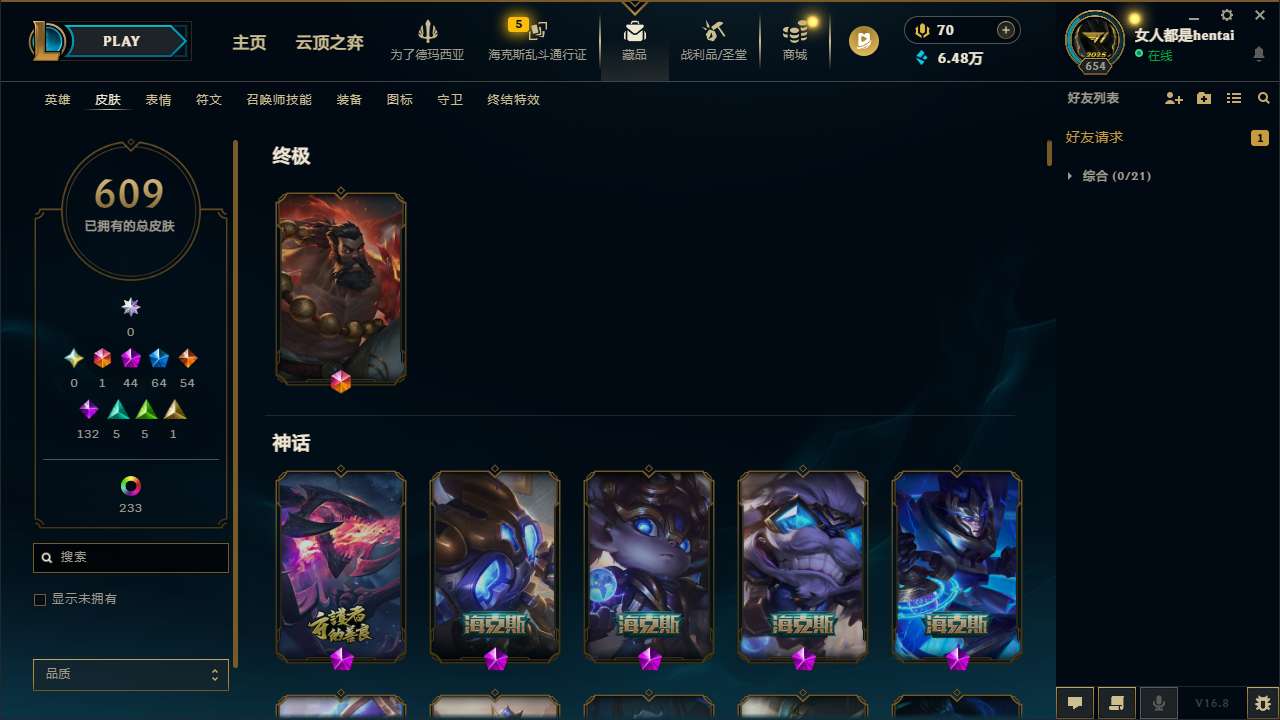Viewport: 1280px width, 720px height.
Task: Open the 品质 quality dropdown
Action: click(130, 674)
